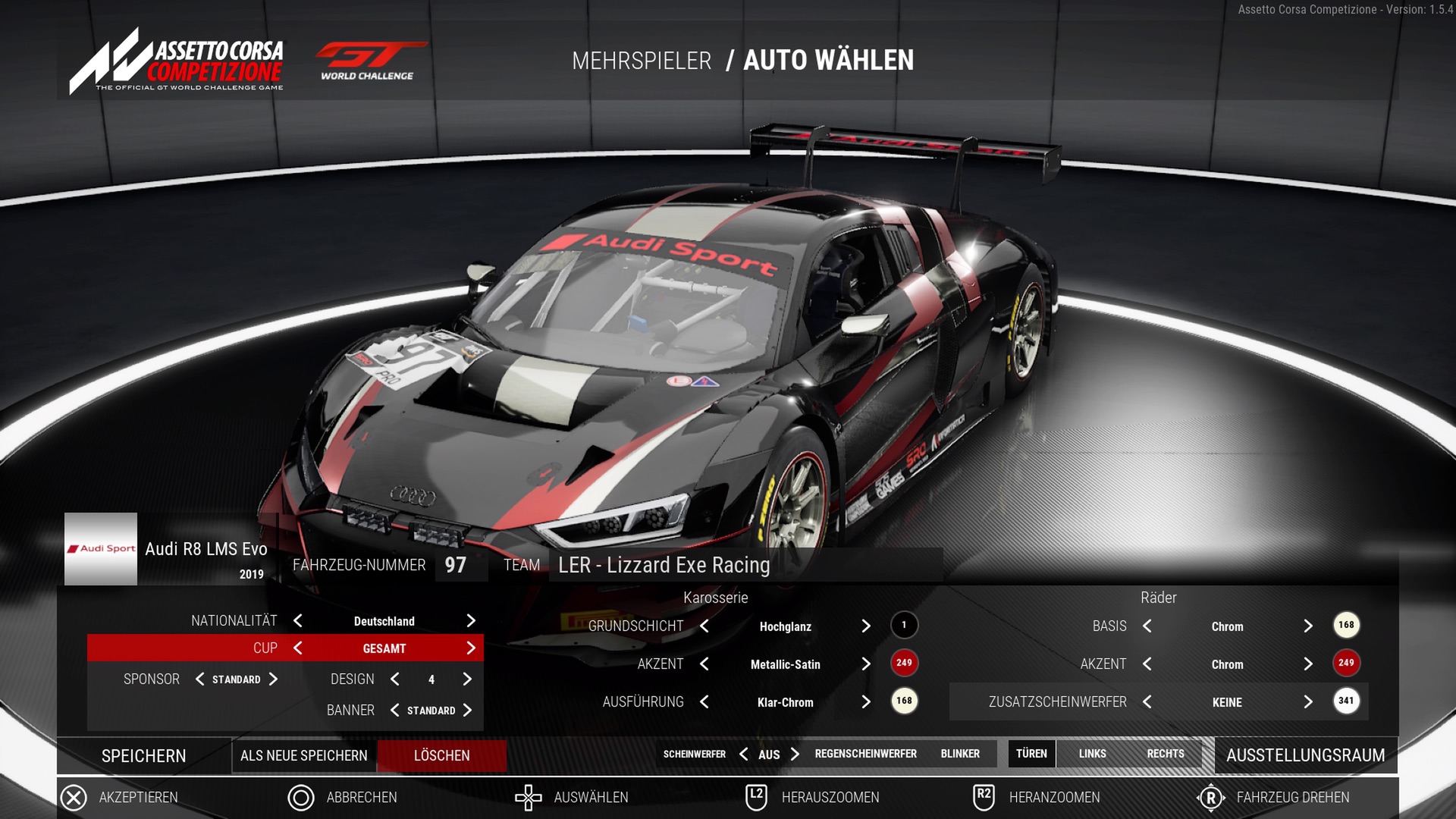The width and height of the screenshot is (1456, 819).
Task: Open Karosserie Akzent red swatch 249
Action: tap(904, 664)
